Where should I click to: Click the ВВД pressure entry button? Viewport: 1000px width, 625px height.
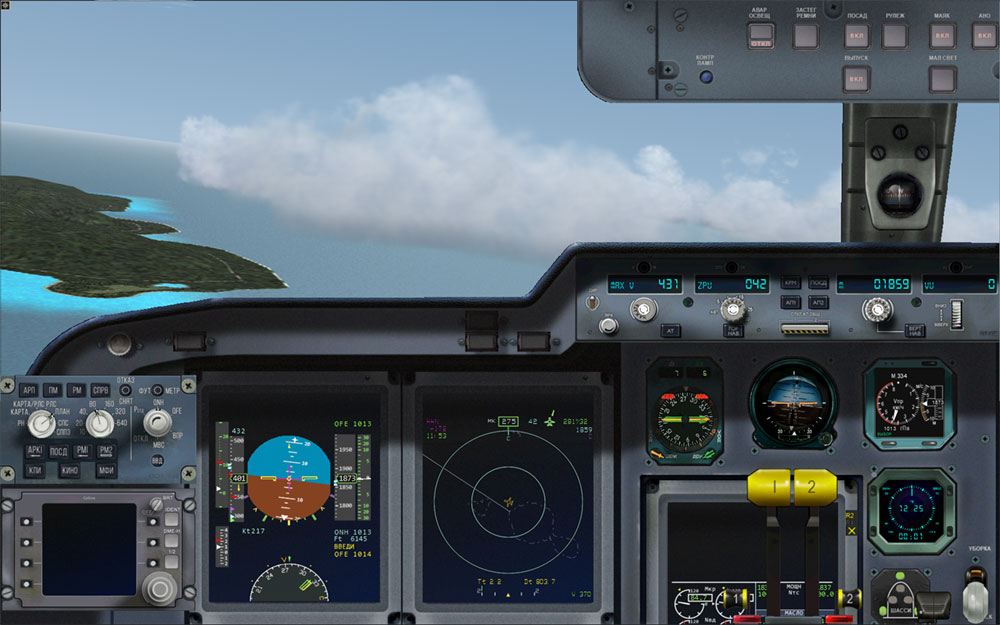click(x=157, y=459)
